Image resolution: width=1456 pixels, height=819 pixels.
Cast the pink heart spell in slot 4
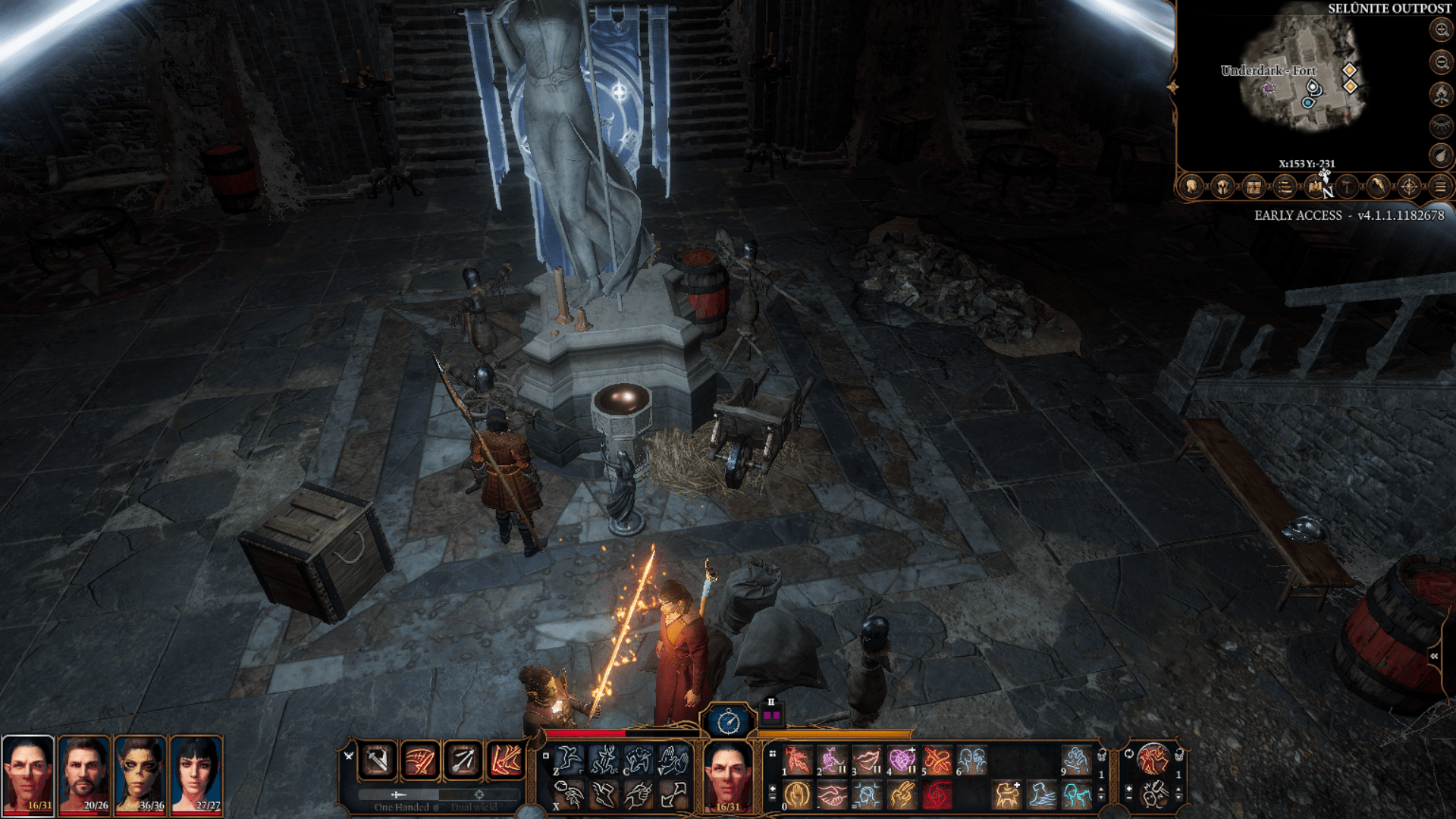coord(902,759)
